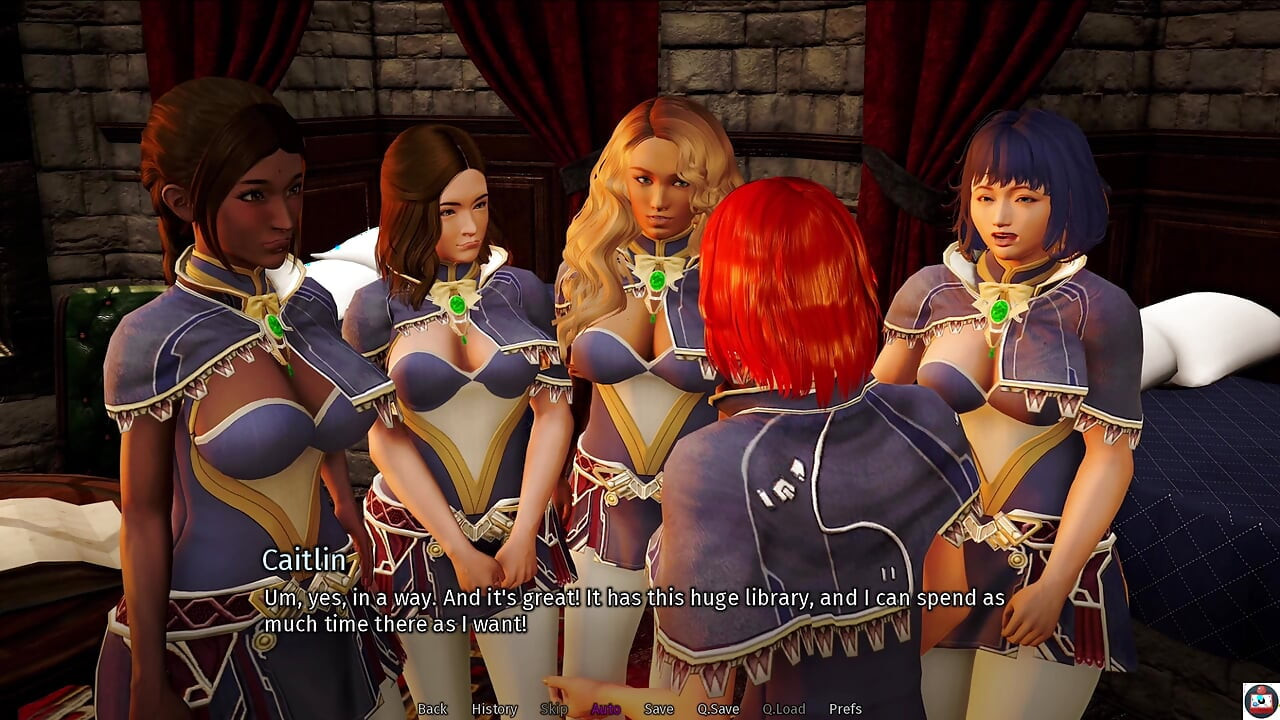Click the Skip button in quick menu
The width and height of the screenshot is (1280, 720).
553,709
